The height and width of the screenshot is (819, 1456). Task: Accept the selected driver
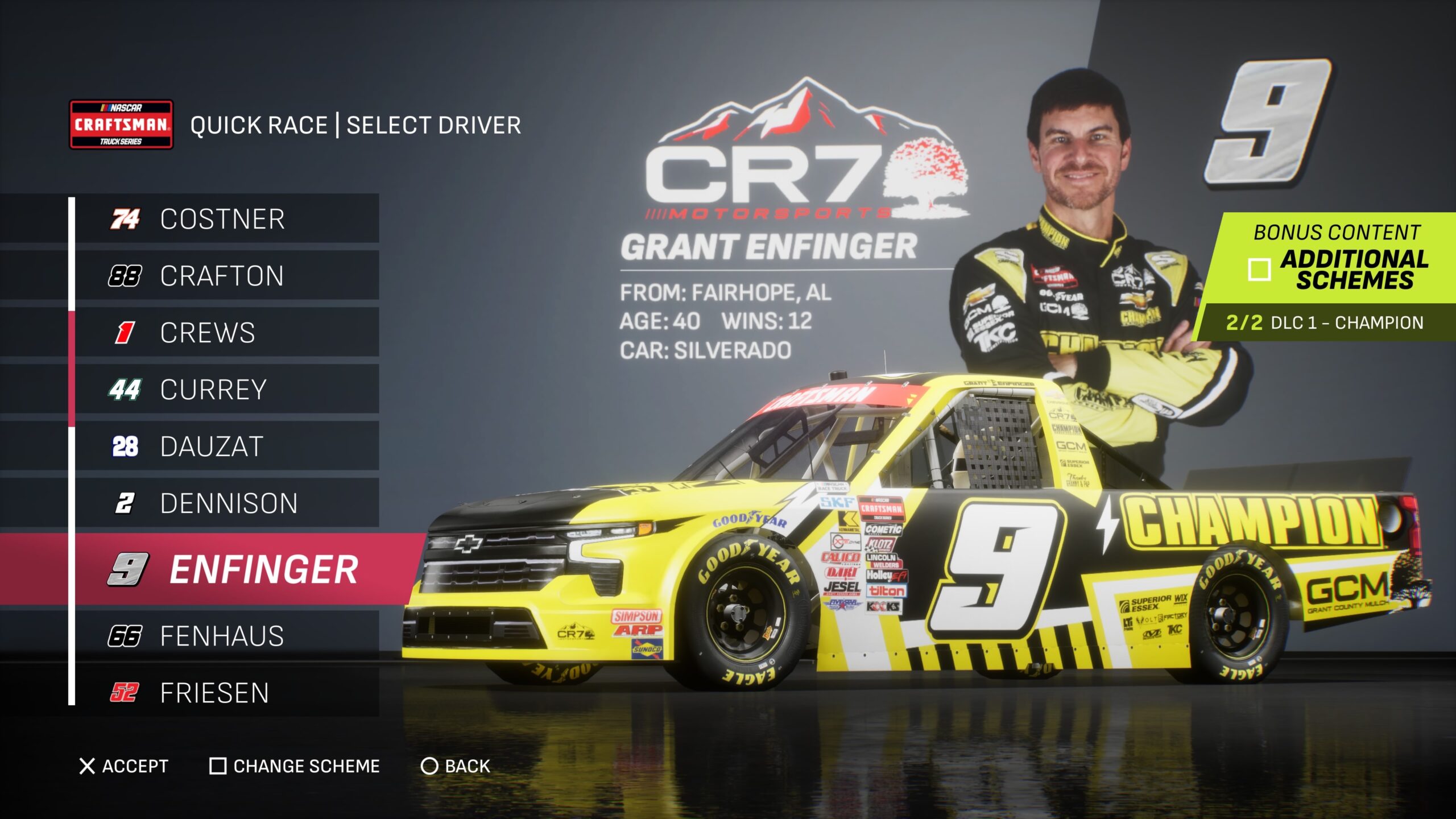coord(124,766)
